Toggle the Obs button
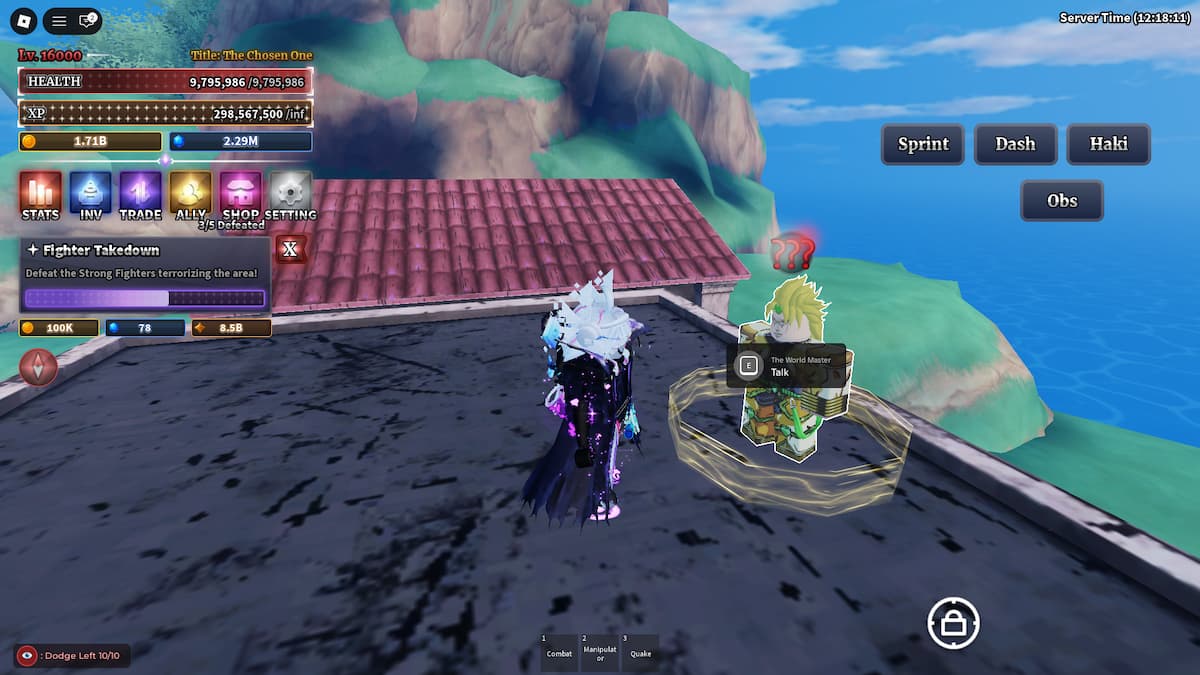Image resolution: width=1200 pixels, height=675 pixels. click(1061, 200)
